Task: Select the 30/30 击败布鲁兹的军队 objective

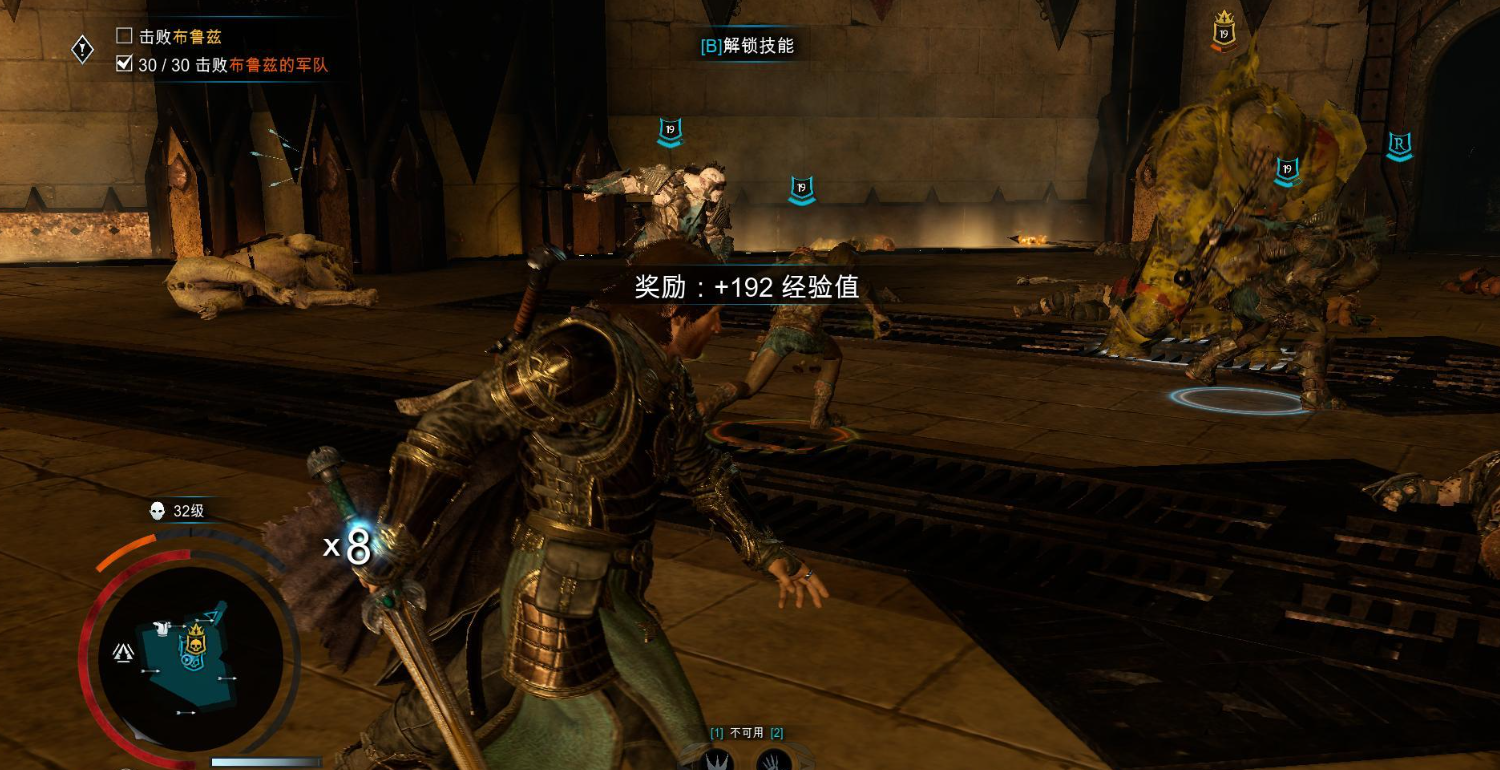Action: click(232, 65)
